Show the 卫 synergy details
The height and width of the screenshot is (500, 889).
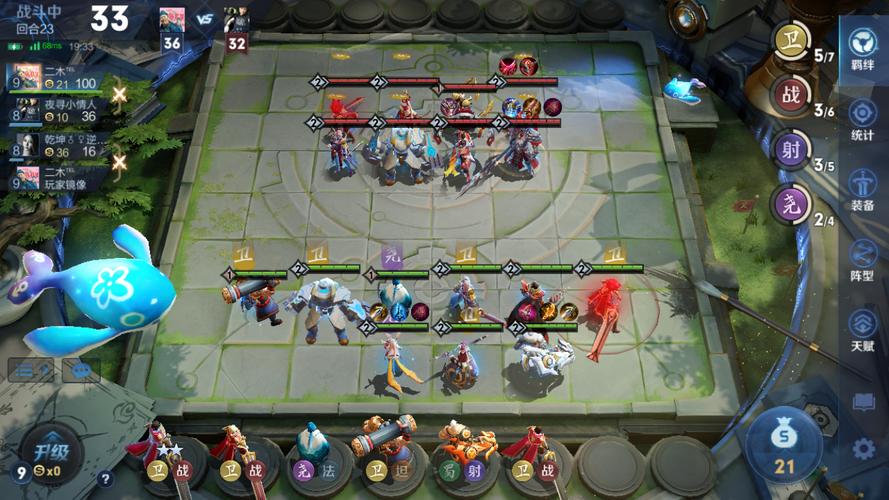[789, 43]
